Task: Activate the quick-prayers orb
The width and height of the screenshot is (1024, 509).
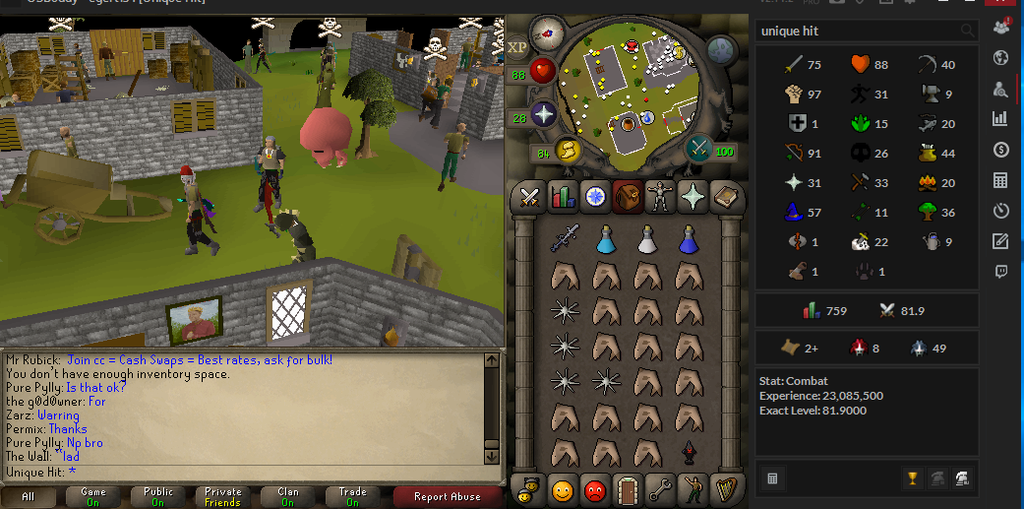Action: click(x=543, y=116)
